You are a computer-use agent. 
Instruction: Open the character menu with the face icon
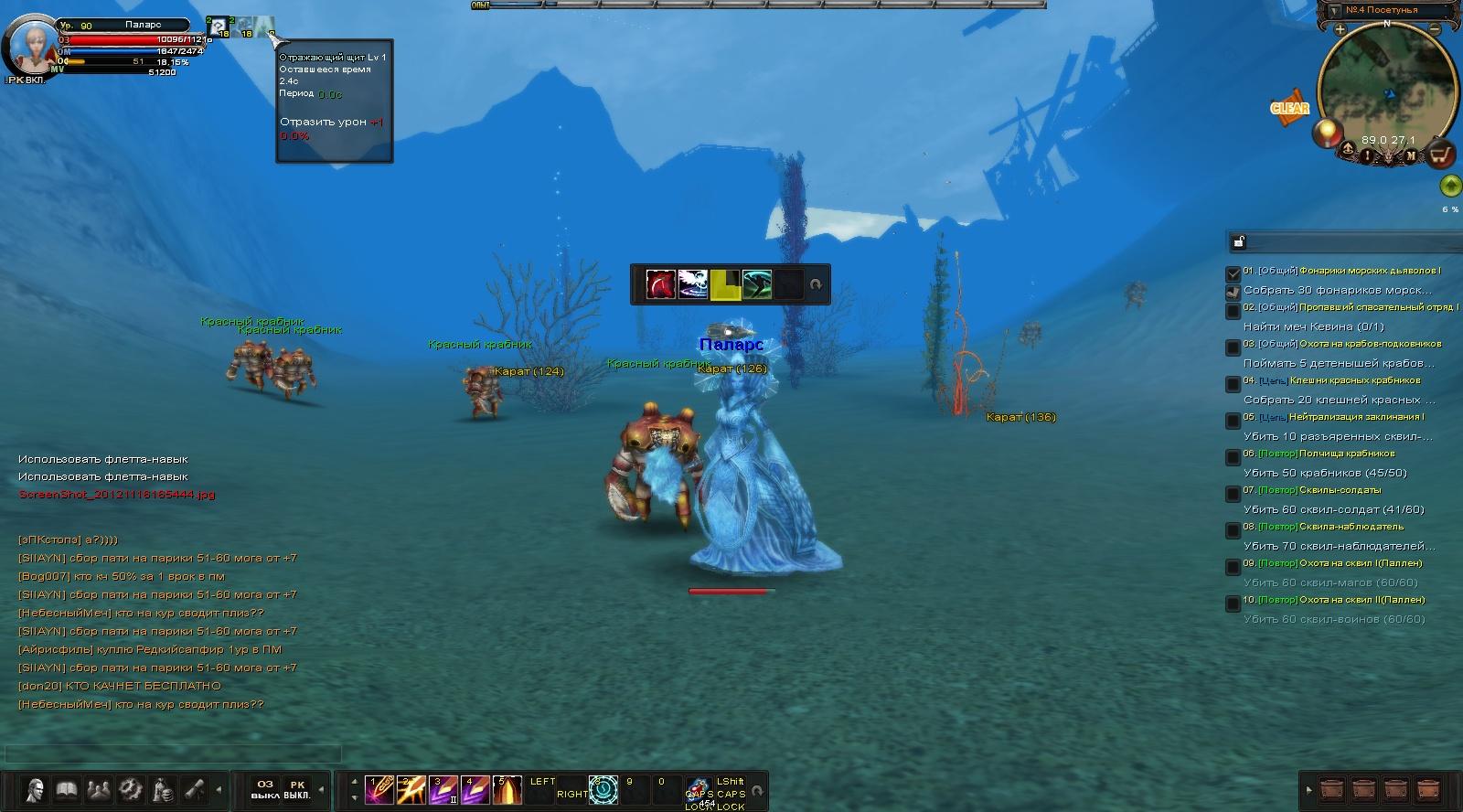coord(35,788)
